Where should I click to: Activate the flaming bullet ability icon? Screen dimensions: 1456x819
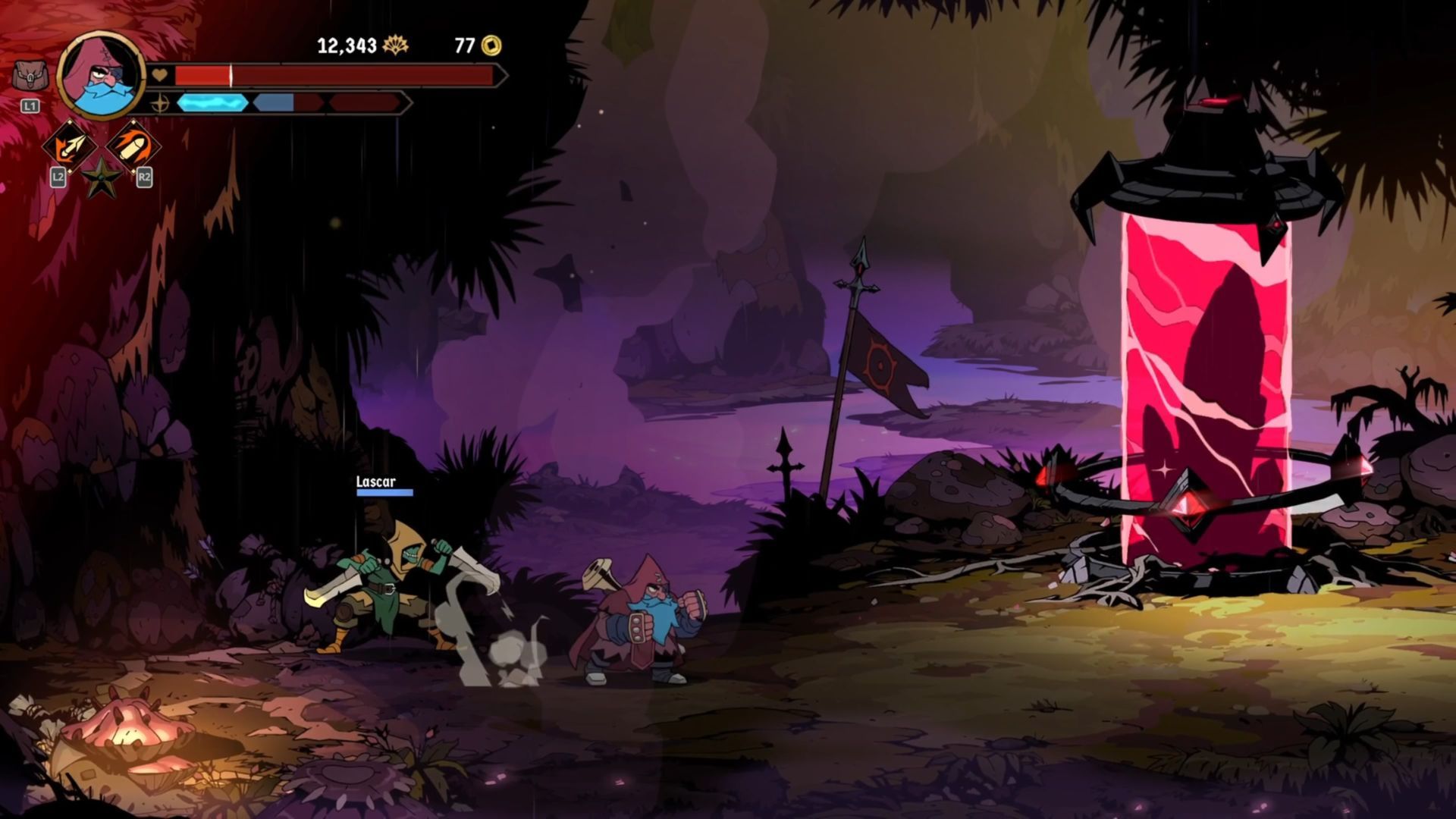pyautogui.click(x=133, y=146)
